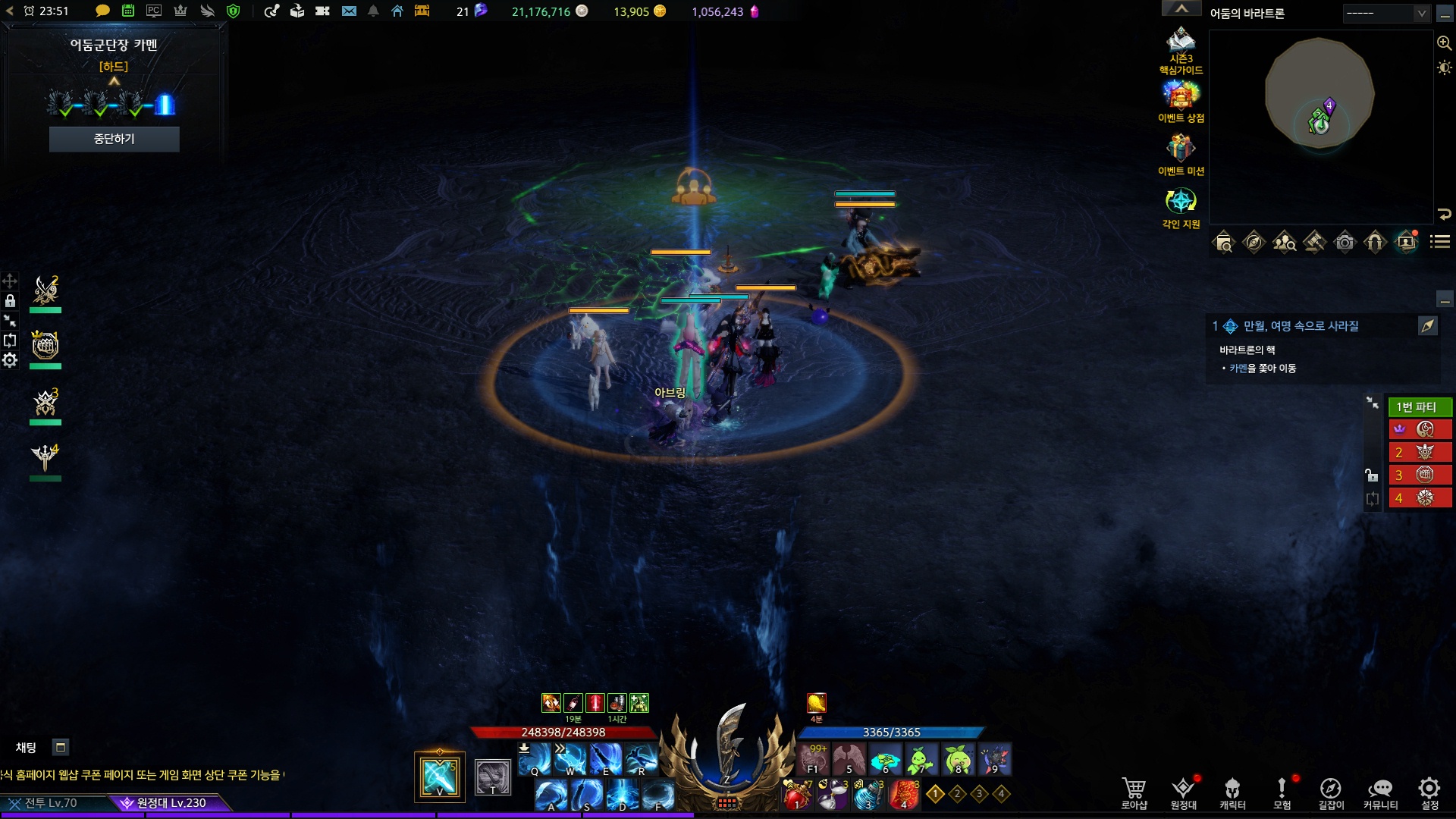Open the 길잡이 guide compass menu
This screenshot has height=819, width=1456.
click(x=1331, y=793)
